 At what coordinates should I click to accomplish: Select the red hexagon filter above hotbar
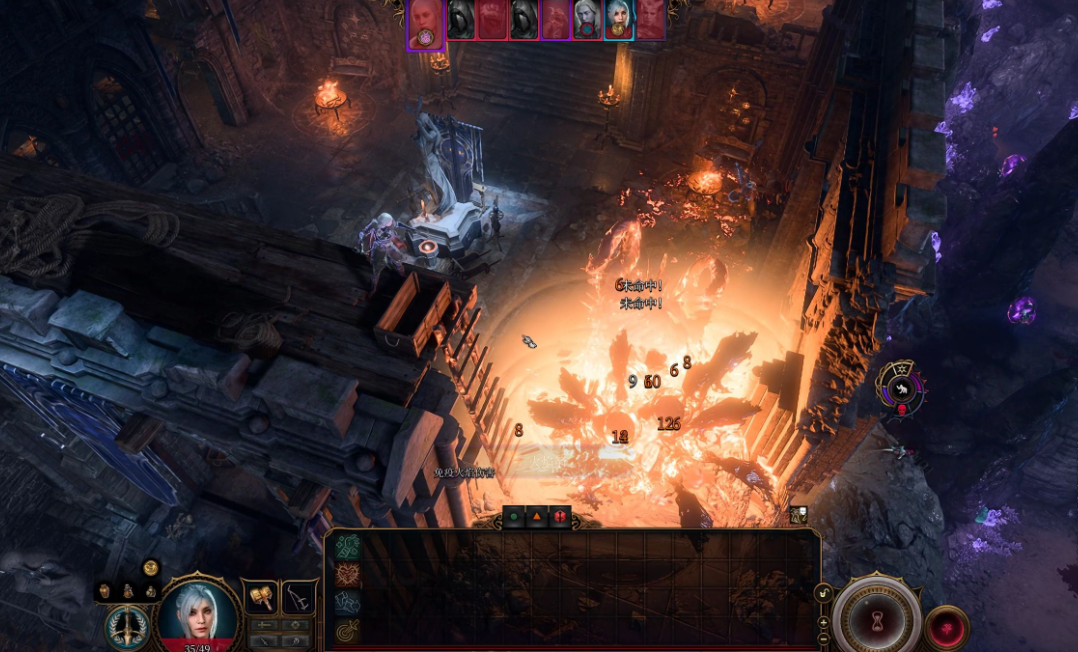[x=560, y=517]
